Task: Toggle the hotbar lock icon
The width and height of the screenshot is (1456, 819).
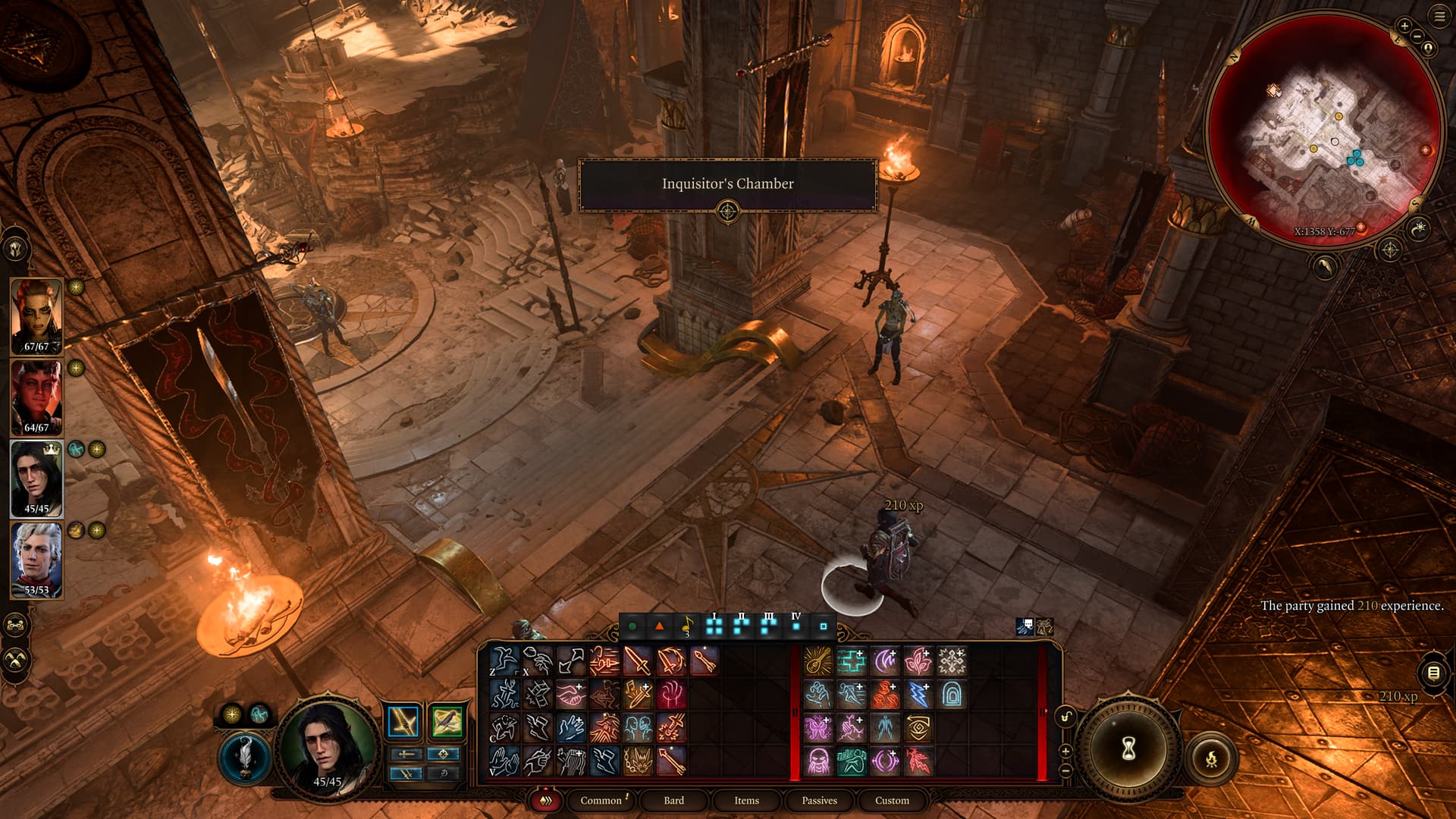Action: [x=1066, y=717]
